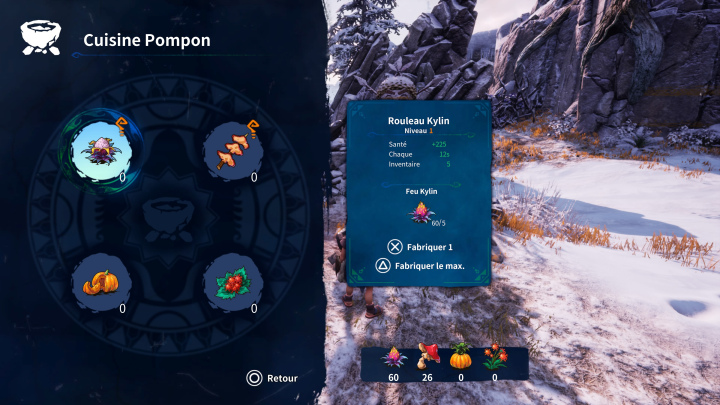Select the mushroom ingredient in the bottom bar
720x405 pixels.
point(426,358)
